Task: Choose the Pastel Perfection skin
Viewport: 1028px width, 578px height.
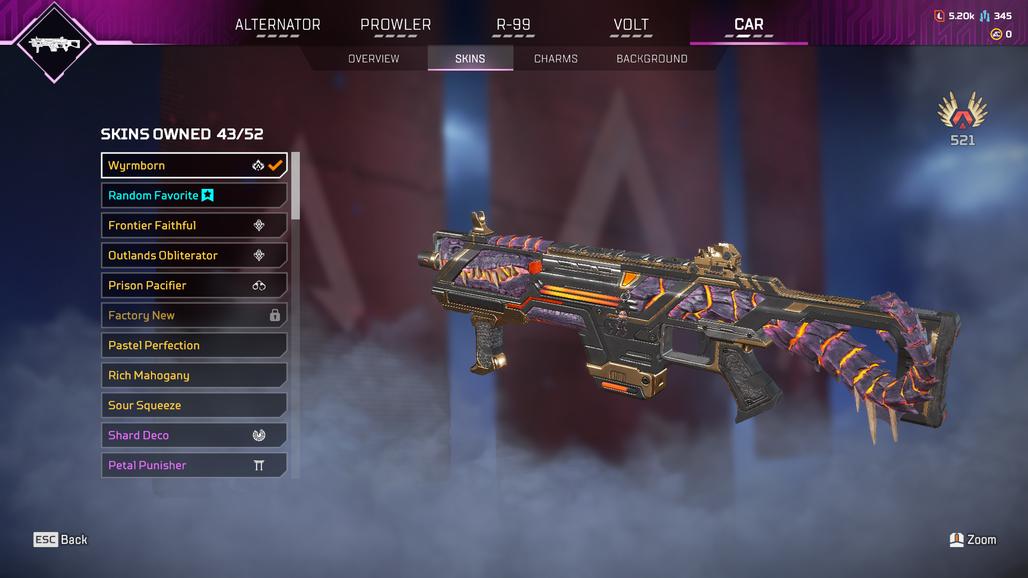Action: coord(194,345)
